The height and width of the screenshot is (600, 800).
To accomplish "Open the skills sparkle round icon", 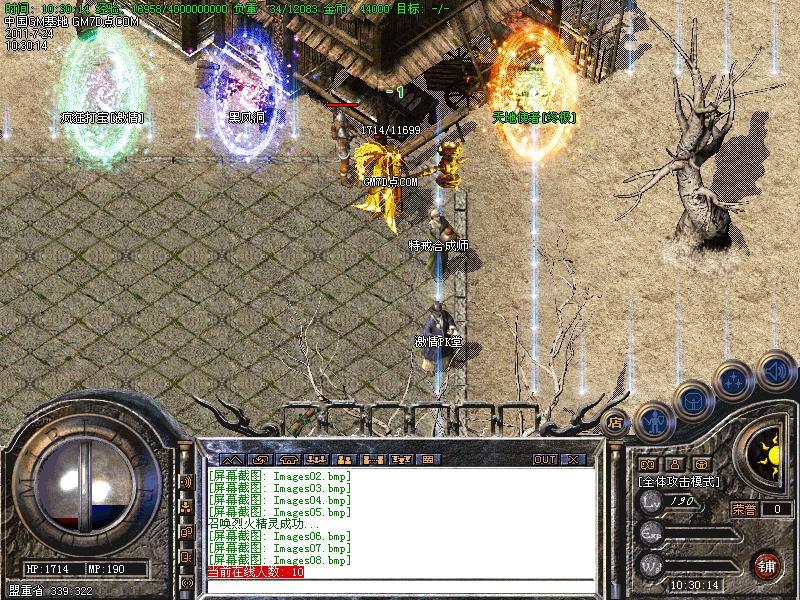I will point(733,379).
